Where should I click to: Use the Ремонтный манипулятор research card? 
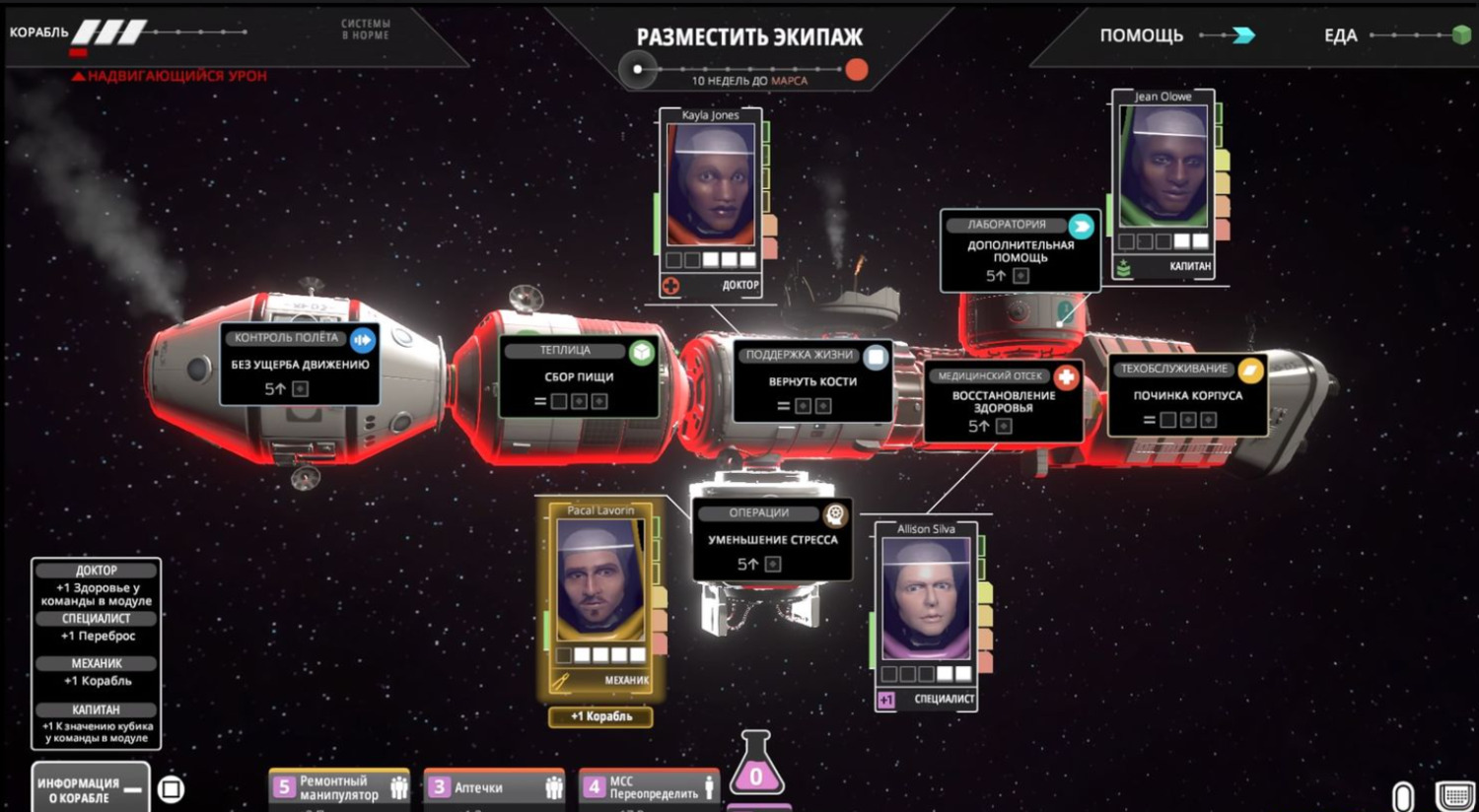339,788
